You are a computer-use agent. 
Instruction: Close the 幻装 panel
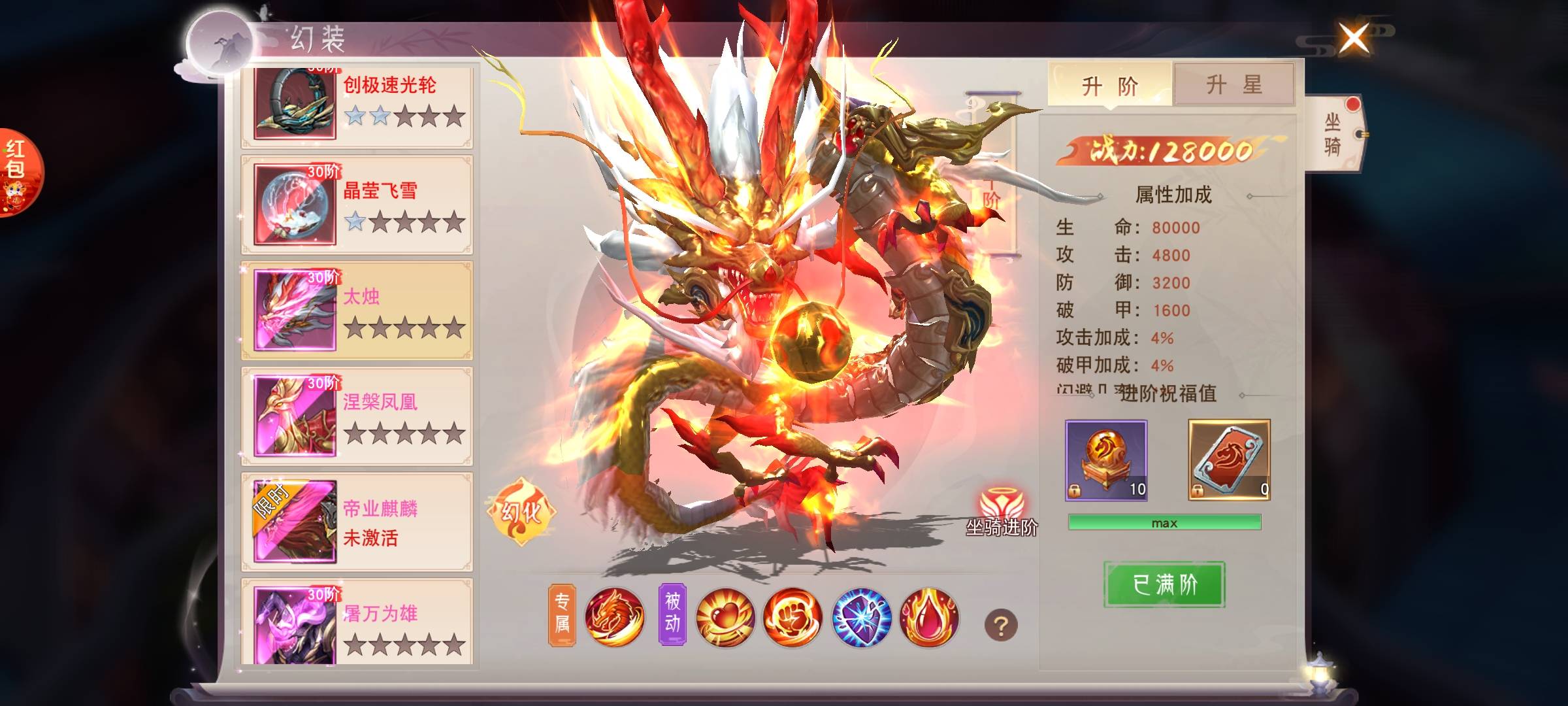(x=1354, y=38)
